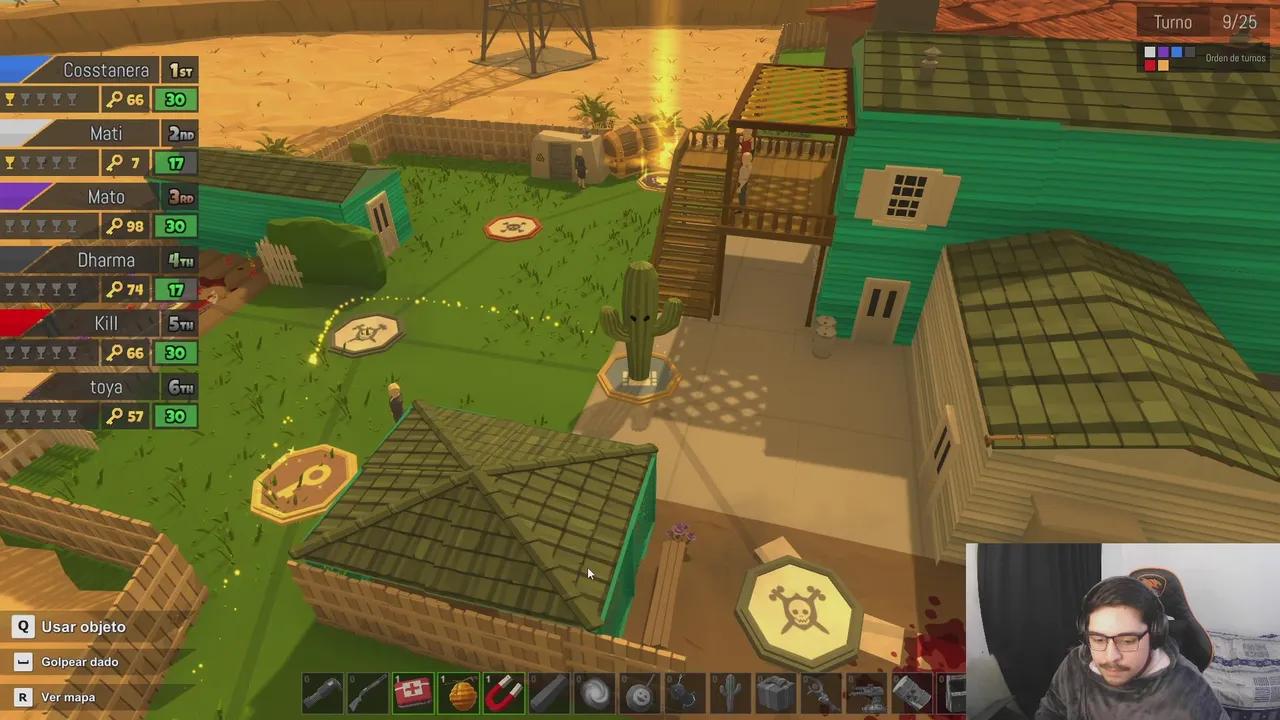Select the swirl portal item slot
This screenshot has width=1280, height=720.
595,692
